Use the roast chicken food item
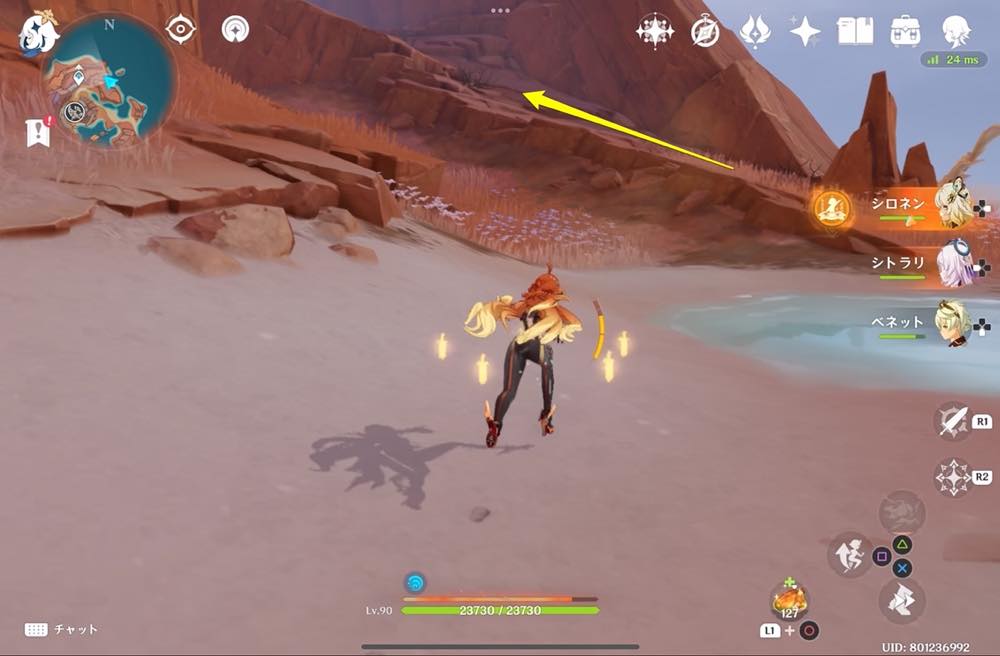 (790, 601)
